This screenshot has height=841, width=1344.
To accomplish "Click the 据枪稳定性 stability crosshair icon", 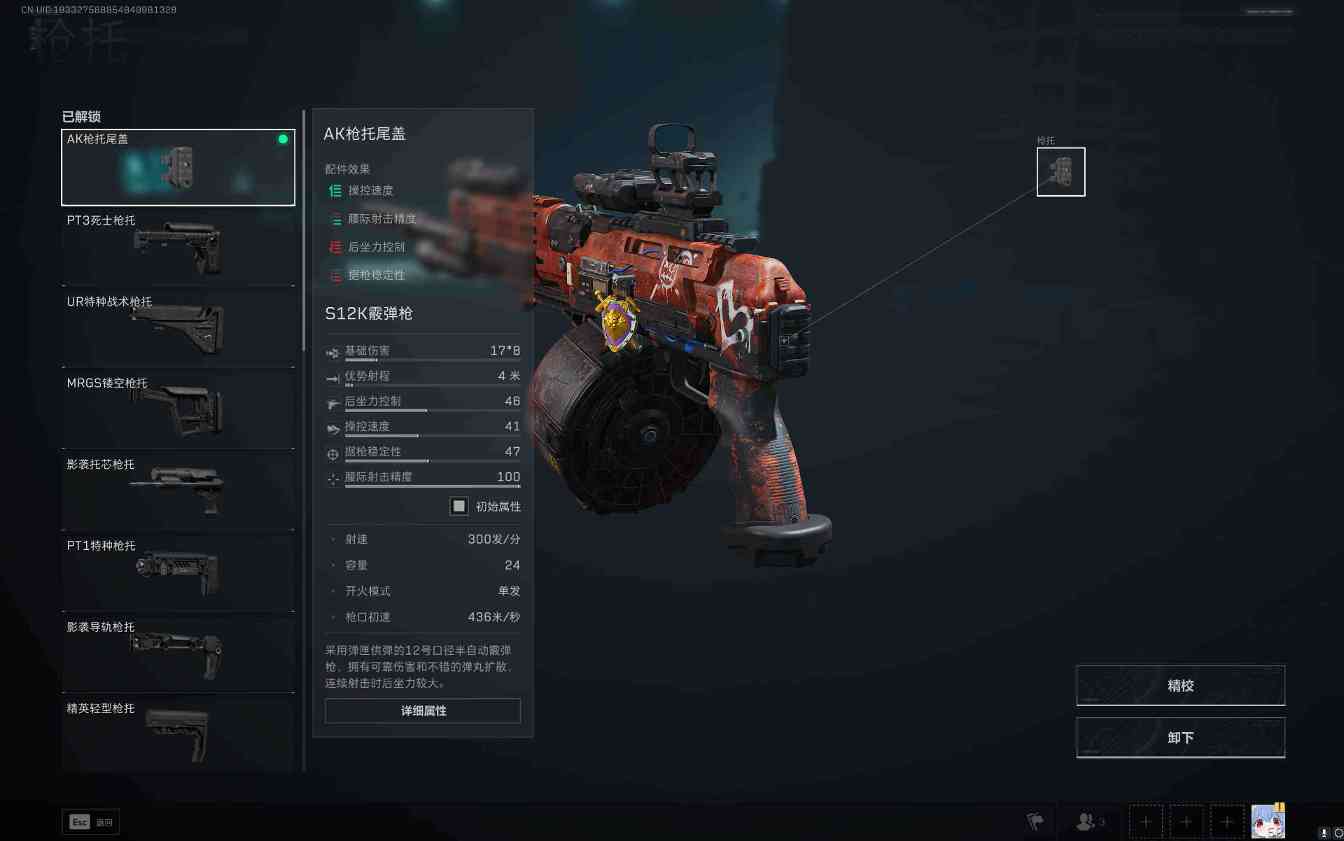I will pyautogui.click(x=332, y=453).
